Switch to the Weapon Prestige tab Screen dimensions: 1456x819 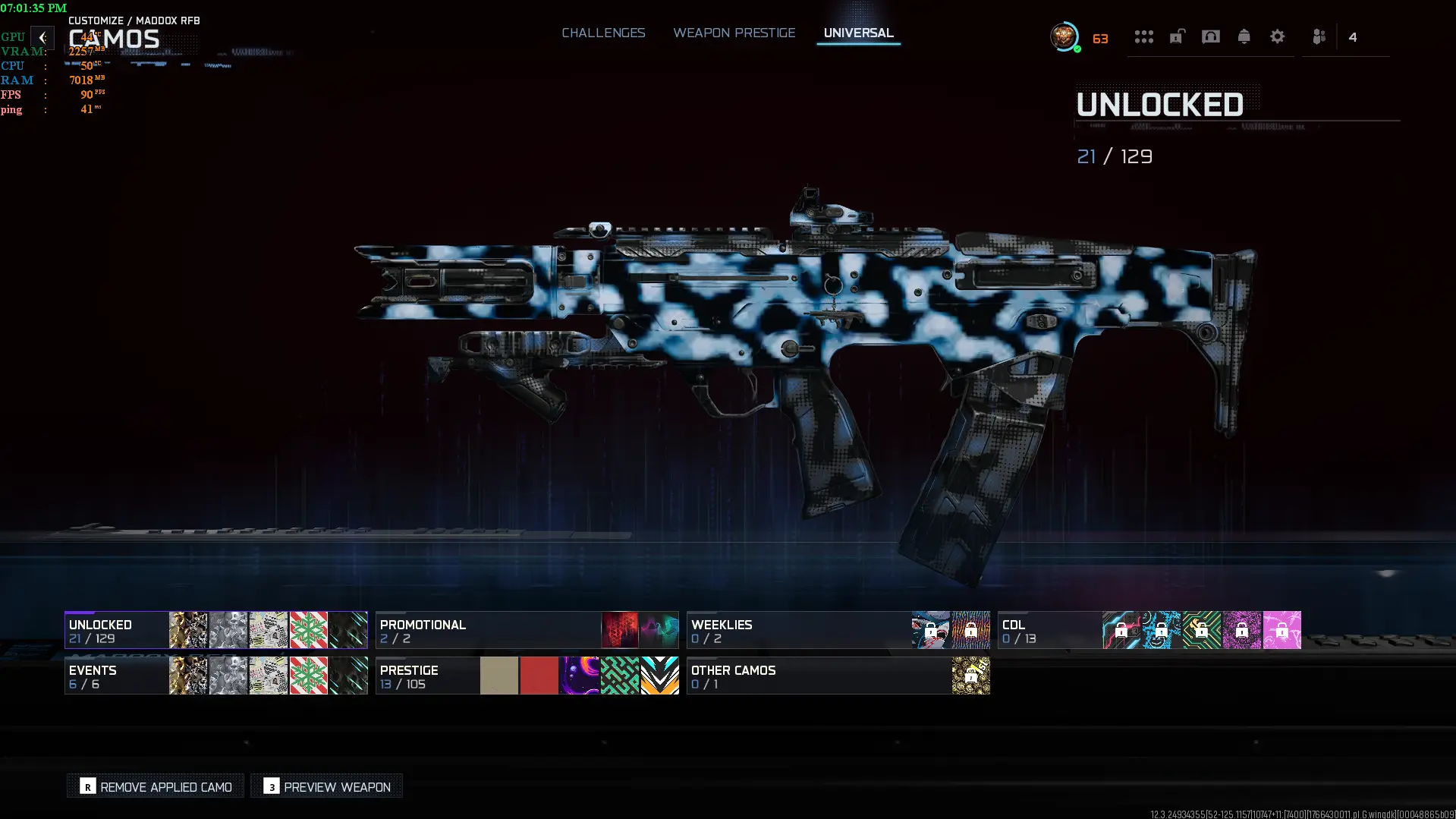pos(734,33)
